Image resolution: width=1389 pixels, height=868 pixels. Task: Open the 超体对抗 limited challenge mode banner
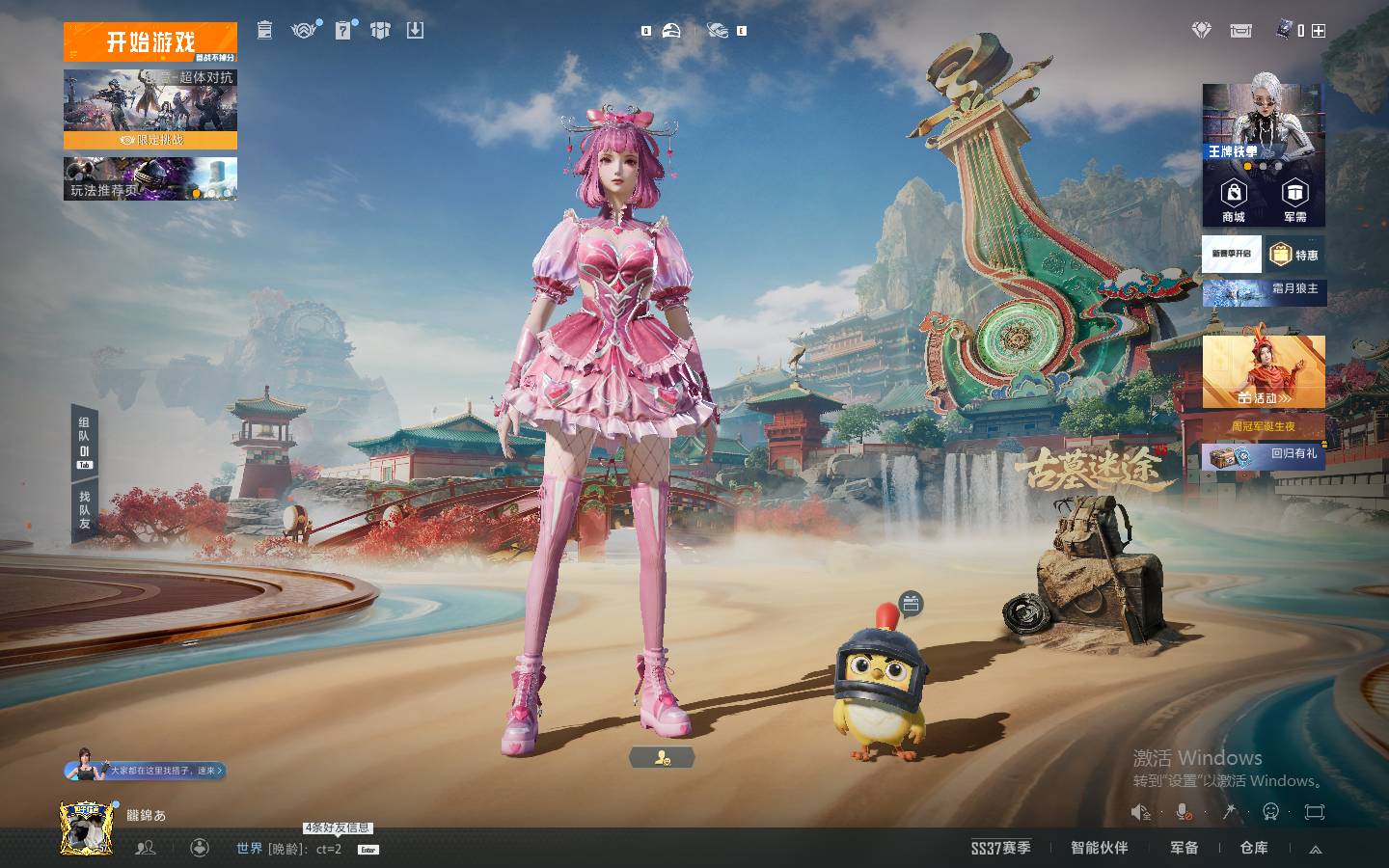(150, 108)
